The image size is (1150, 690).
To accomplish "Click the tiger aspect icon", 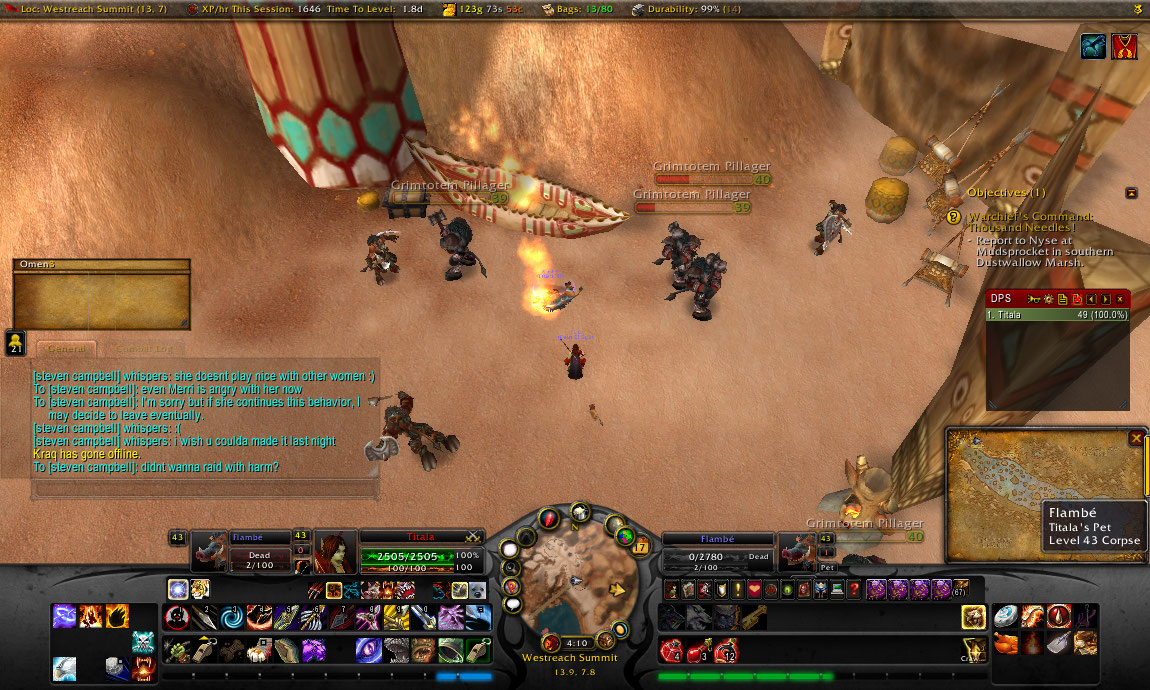I will pyautogui.click(x=201, y=589).
